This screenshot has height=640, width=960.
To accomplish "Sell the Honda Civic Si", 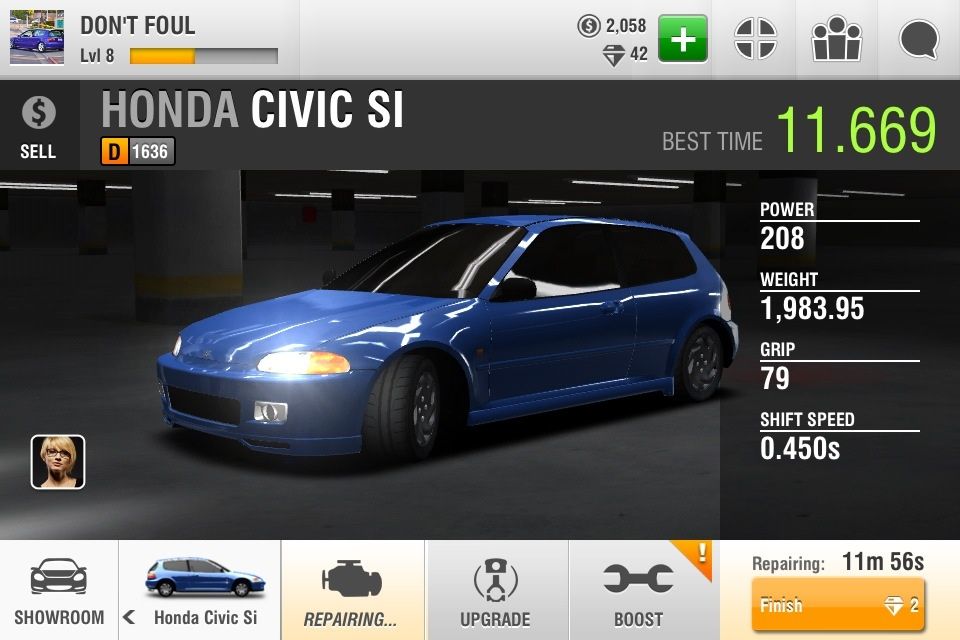I will point(38,126).
